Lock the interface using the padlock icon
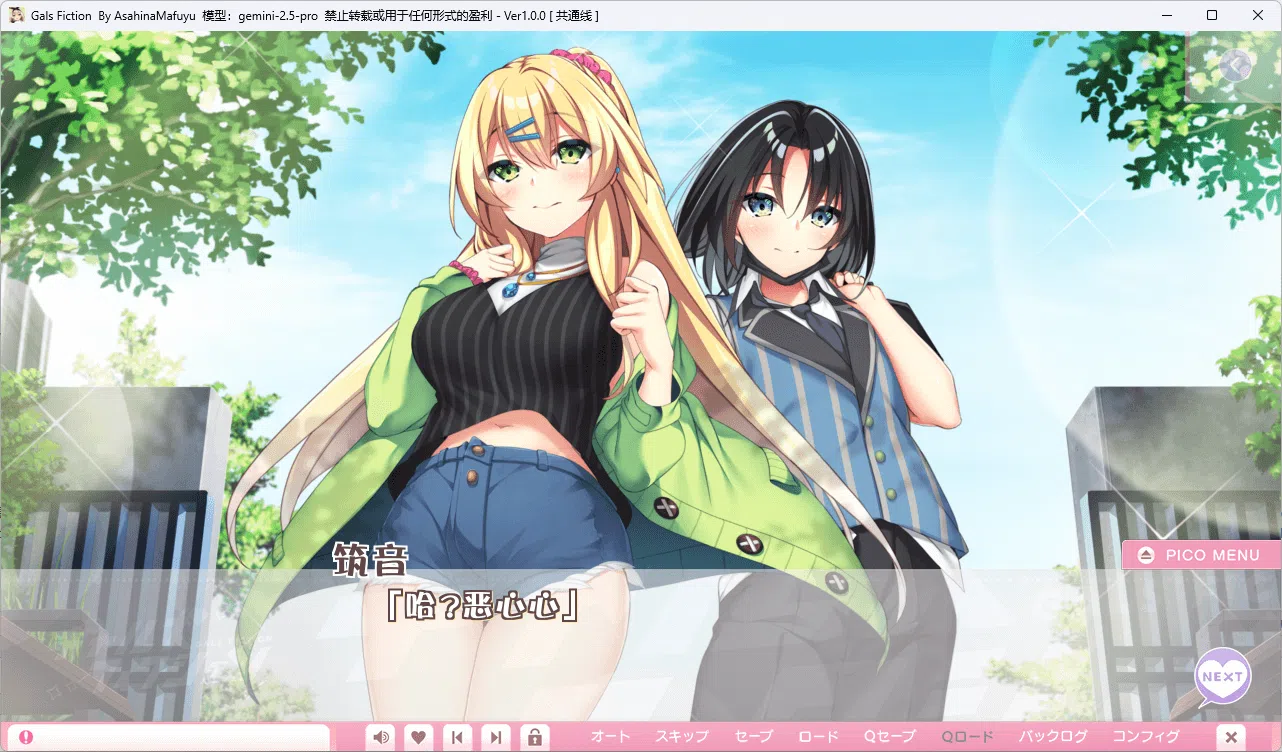The width and height of the screenshot is (1282, 752). pyautogui.click(x=535, y=737)
